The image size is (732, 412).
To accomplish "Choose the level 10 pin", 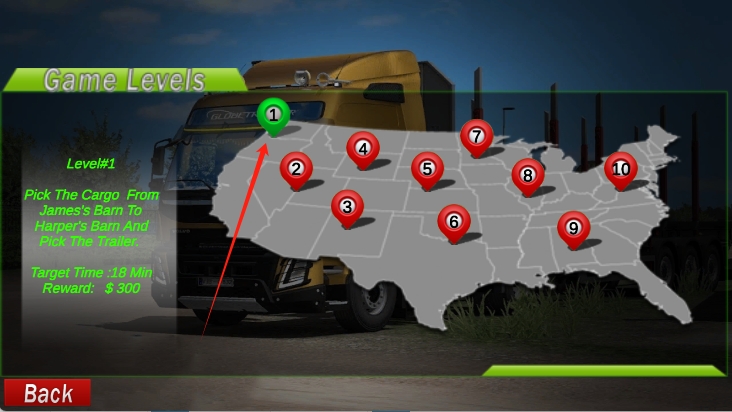I will (621, 168).
